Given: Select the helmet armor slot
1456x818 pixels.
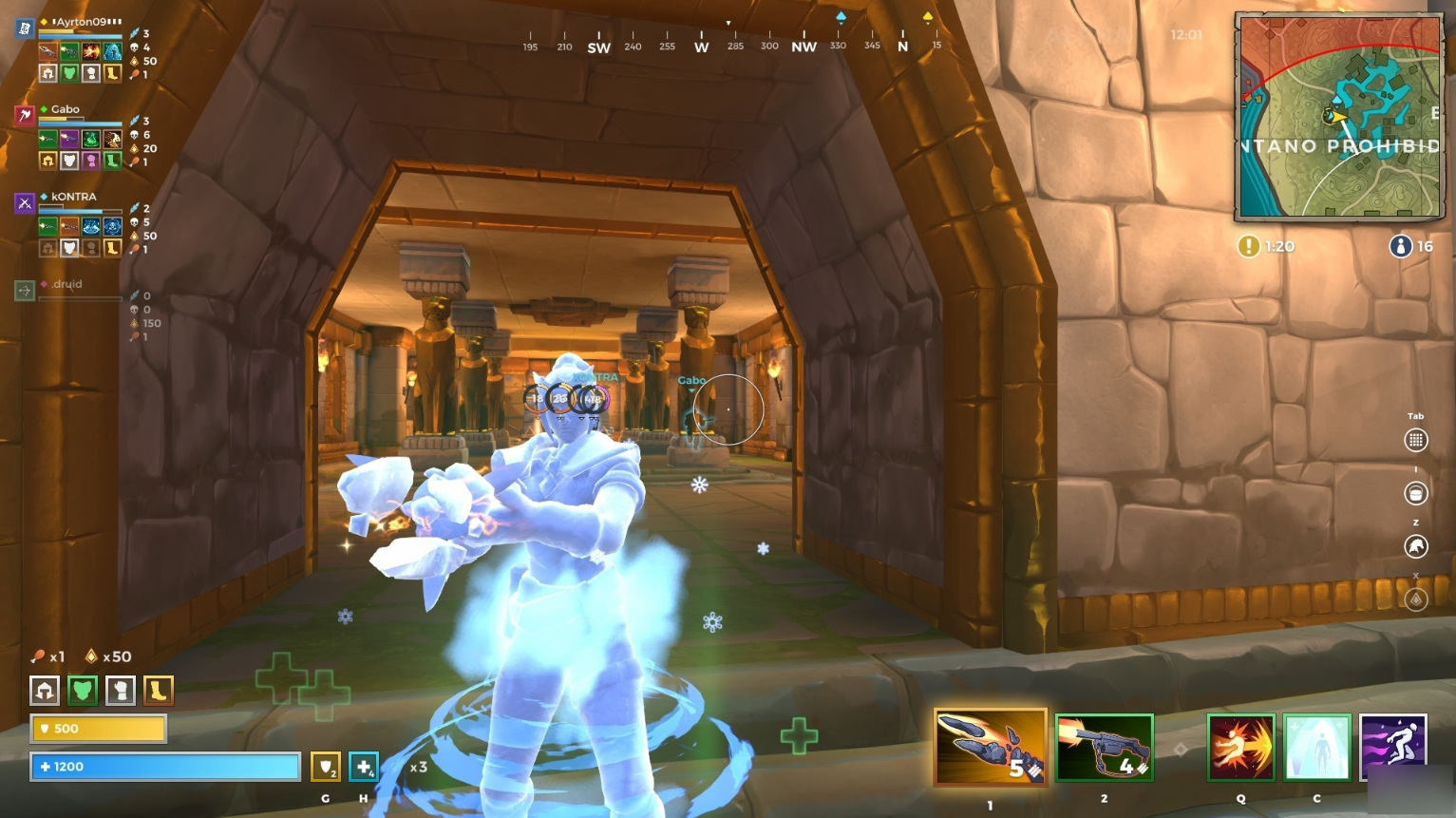Looking at the screenshot, I should point(45,690).
